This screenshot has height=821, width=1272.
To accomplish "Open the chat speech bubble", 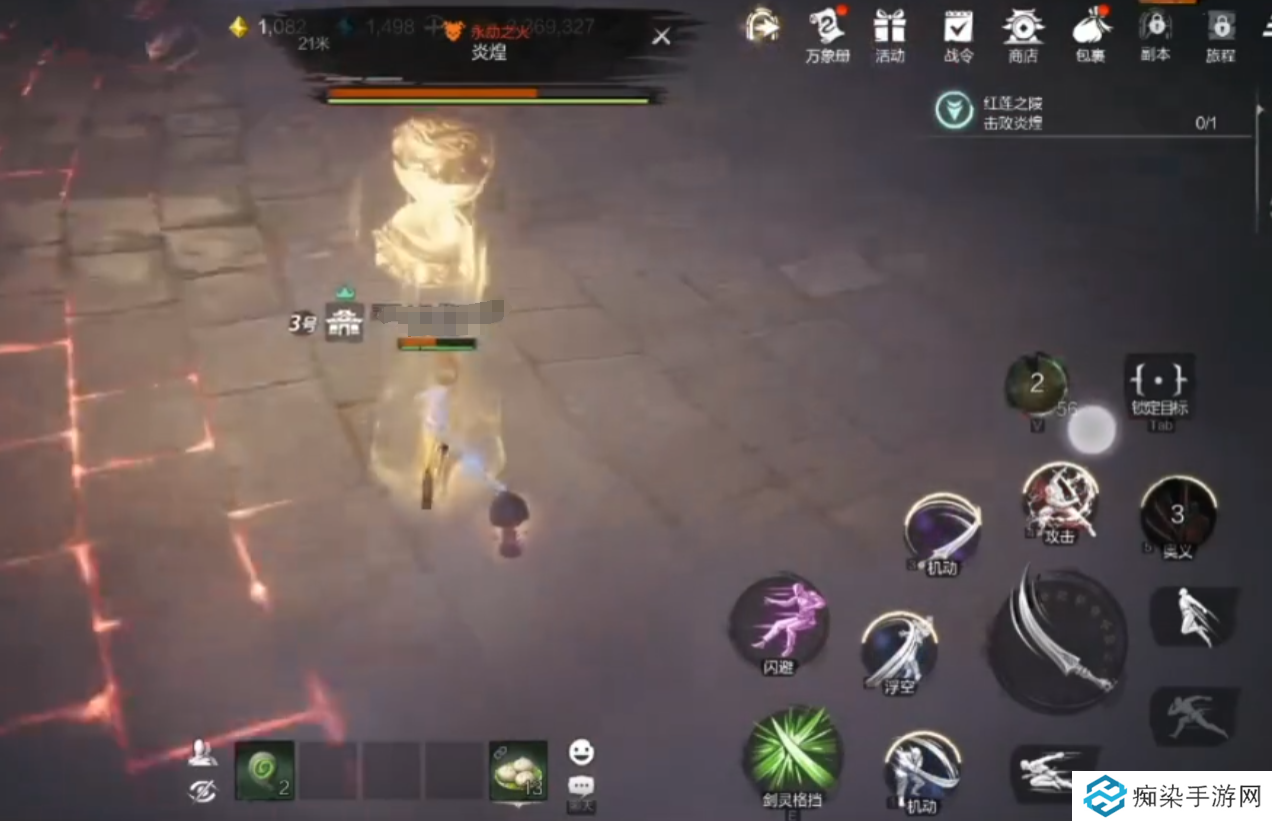I will click(581, 786).
